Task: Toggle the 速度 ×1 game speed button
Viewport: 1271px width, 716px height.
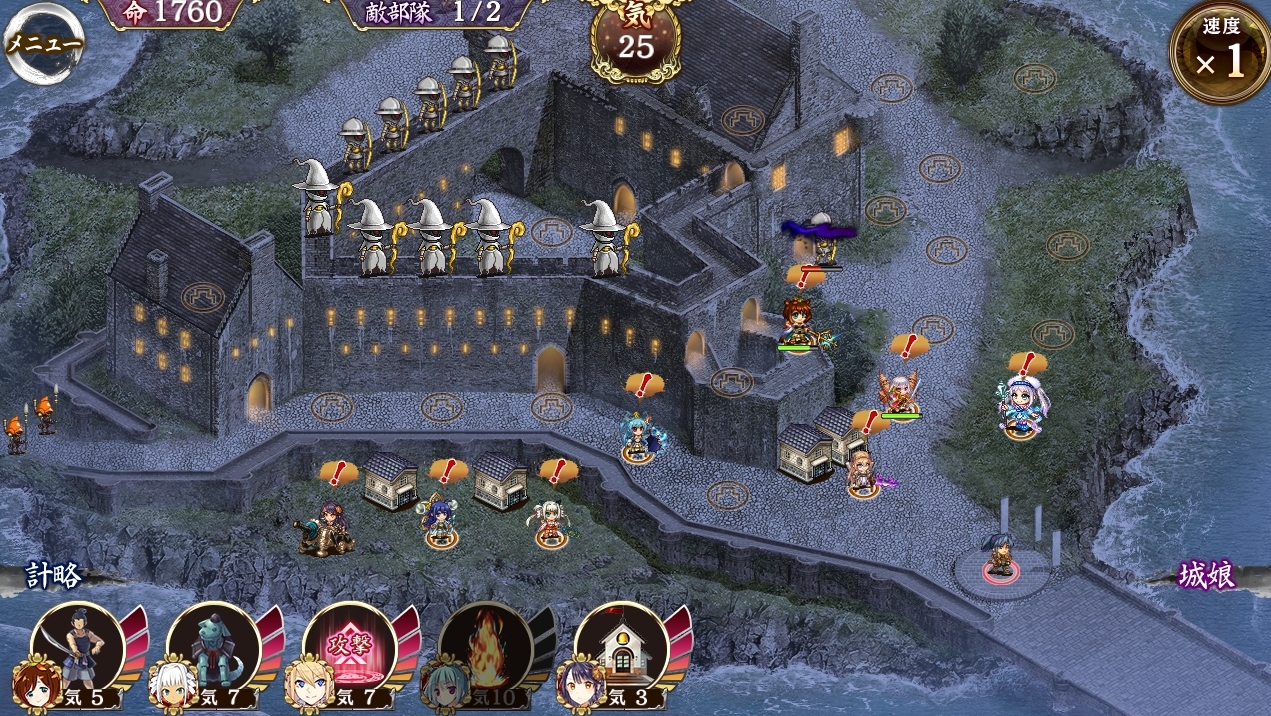Action: (x=1218, y=54)
